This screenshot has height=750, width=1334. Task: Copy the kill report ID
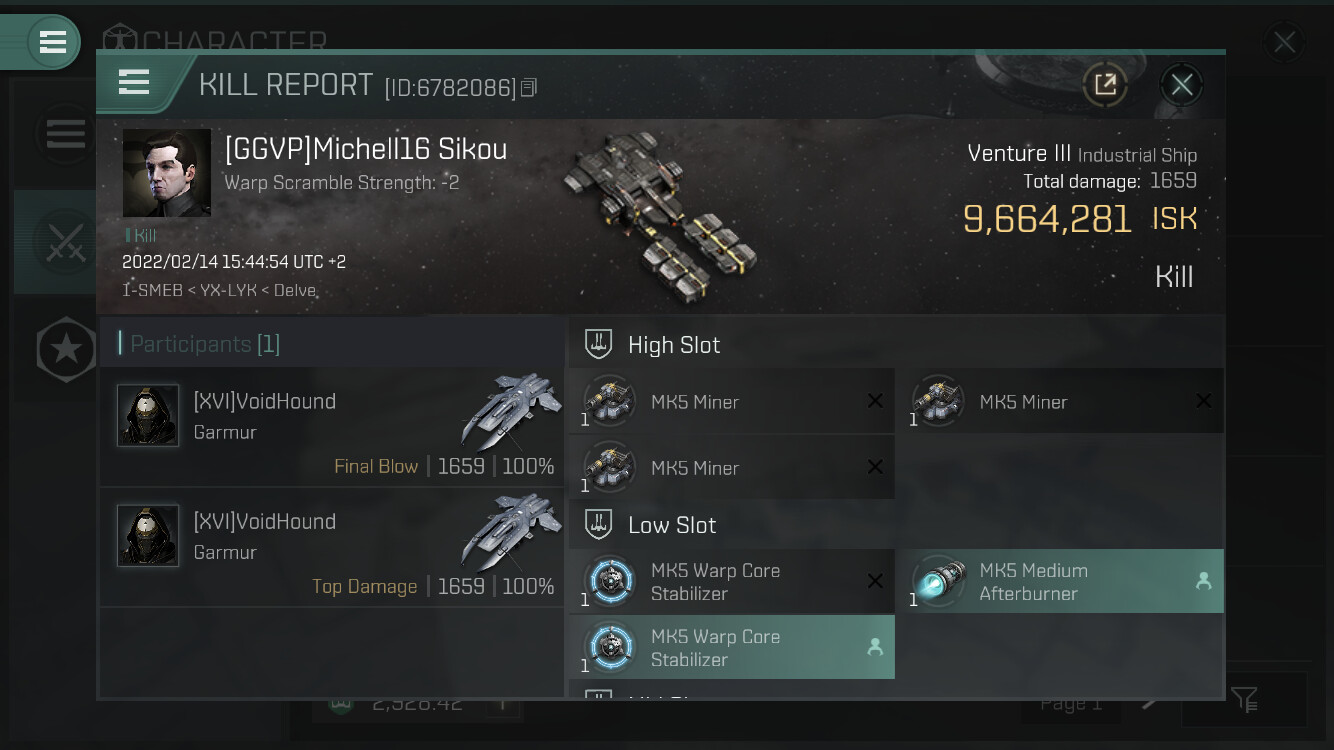(529, 88)
